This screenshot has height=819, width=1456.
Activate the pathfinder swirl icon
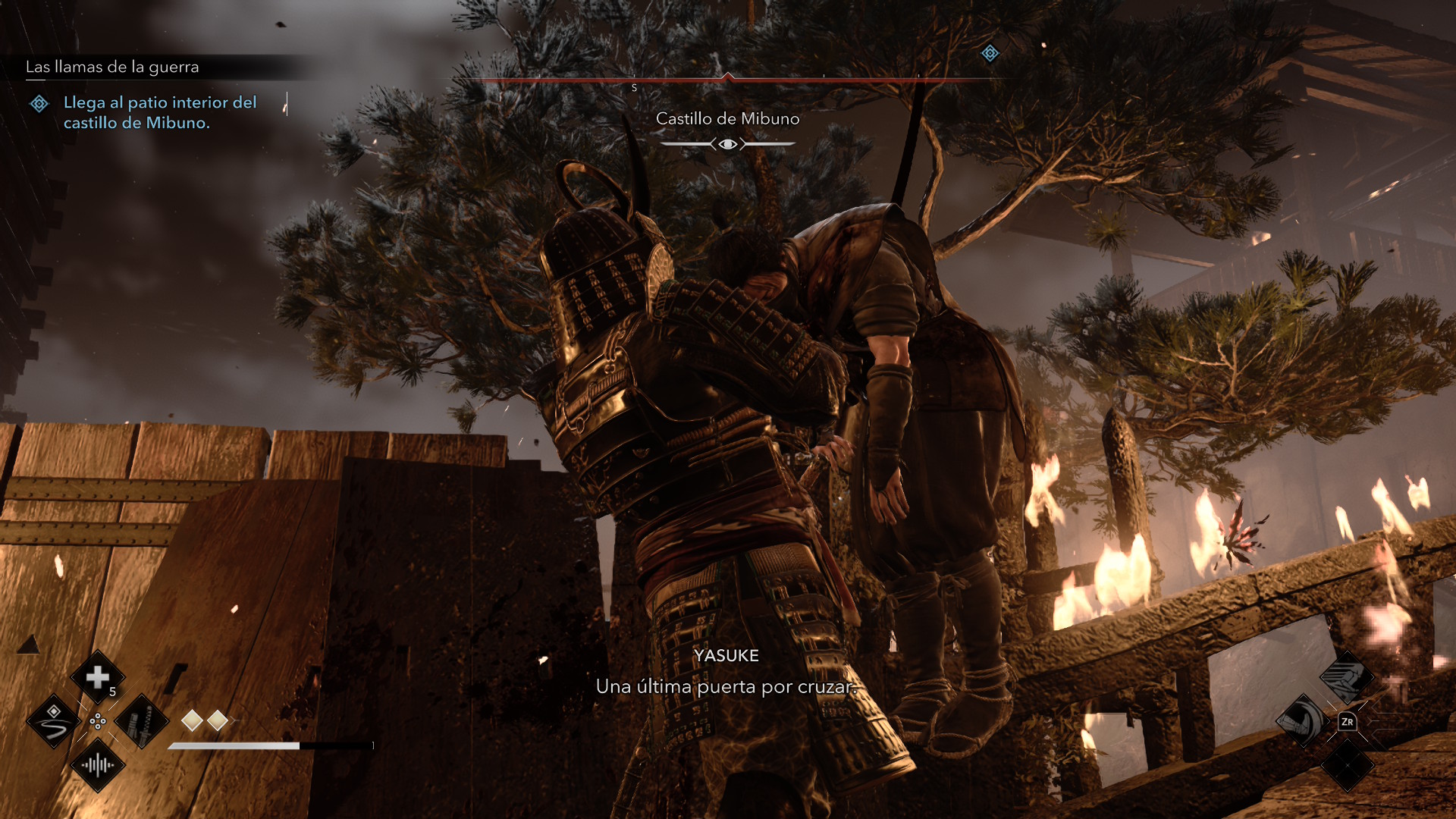point(53,721)
